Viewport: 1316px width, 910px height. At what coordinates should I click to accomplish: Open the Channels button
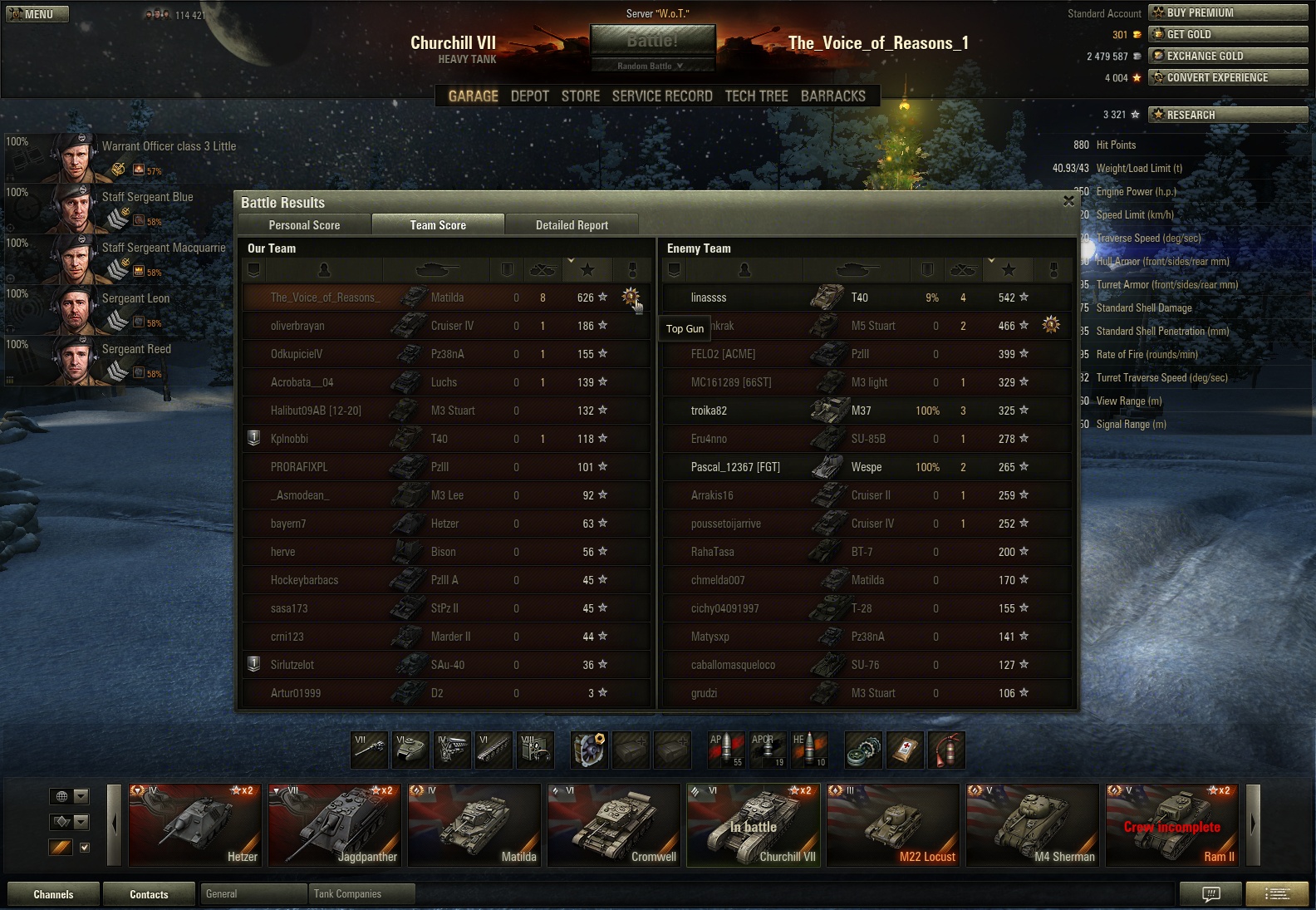click(x=53, y=894)
